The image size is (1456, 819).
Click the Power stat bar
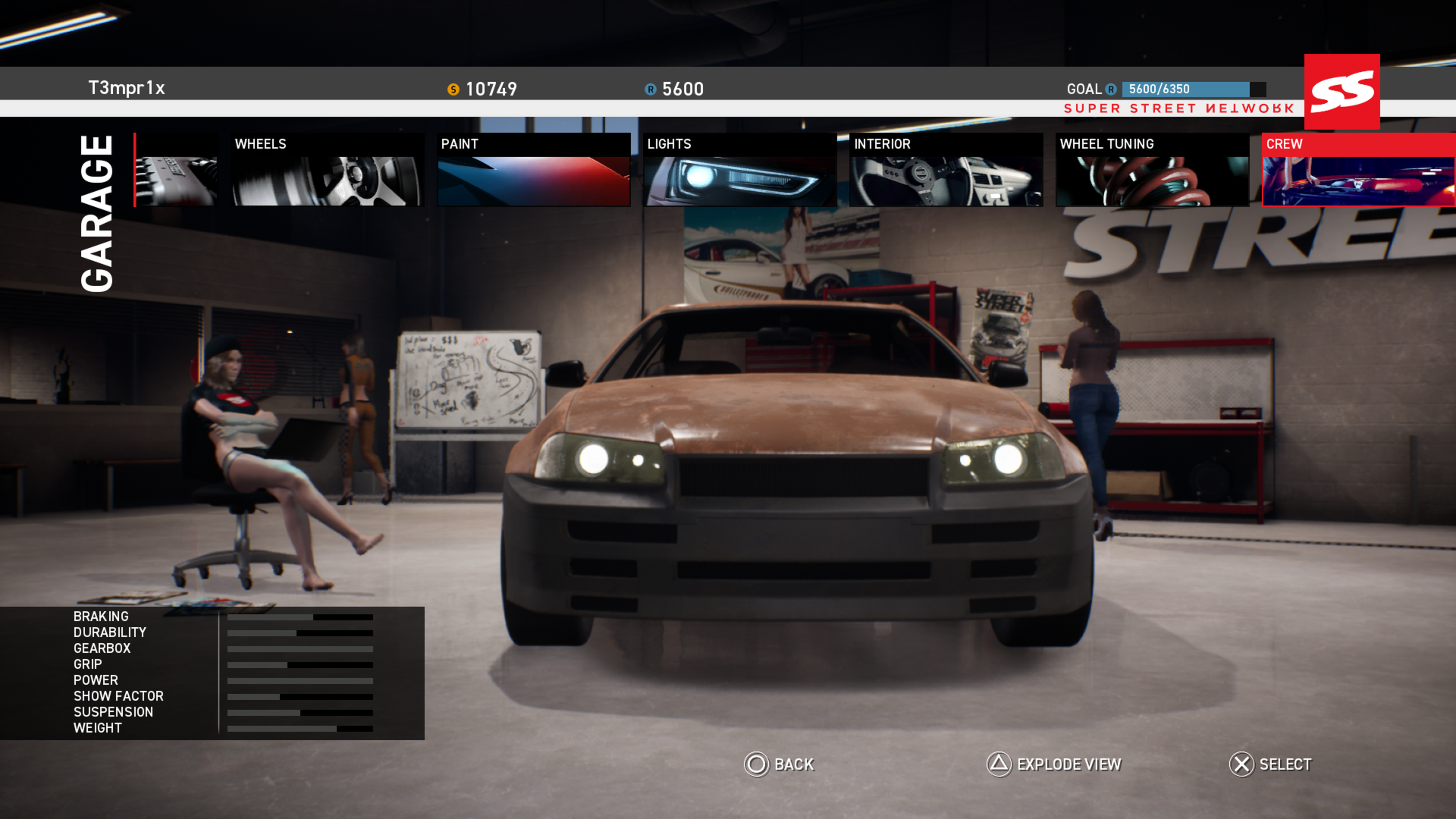click(300, 681)
